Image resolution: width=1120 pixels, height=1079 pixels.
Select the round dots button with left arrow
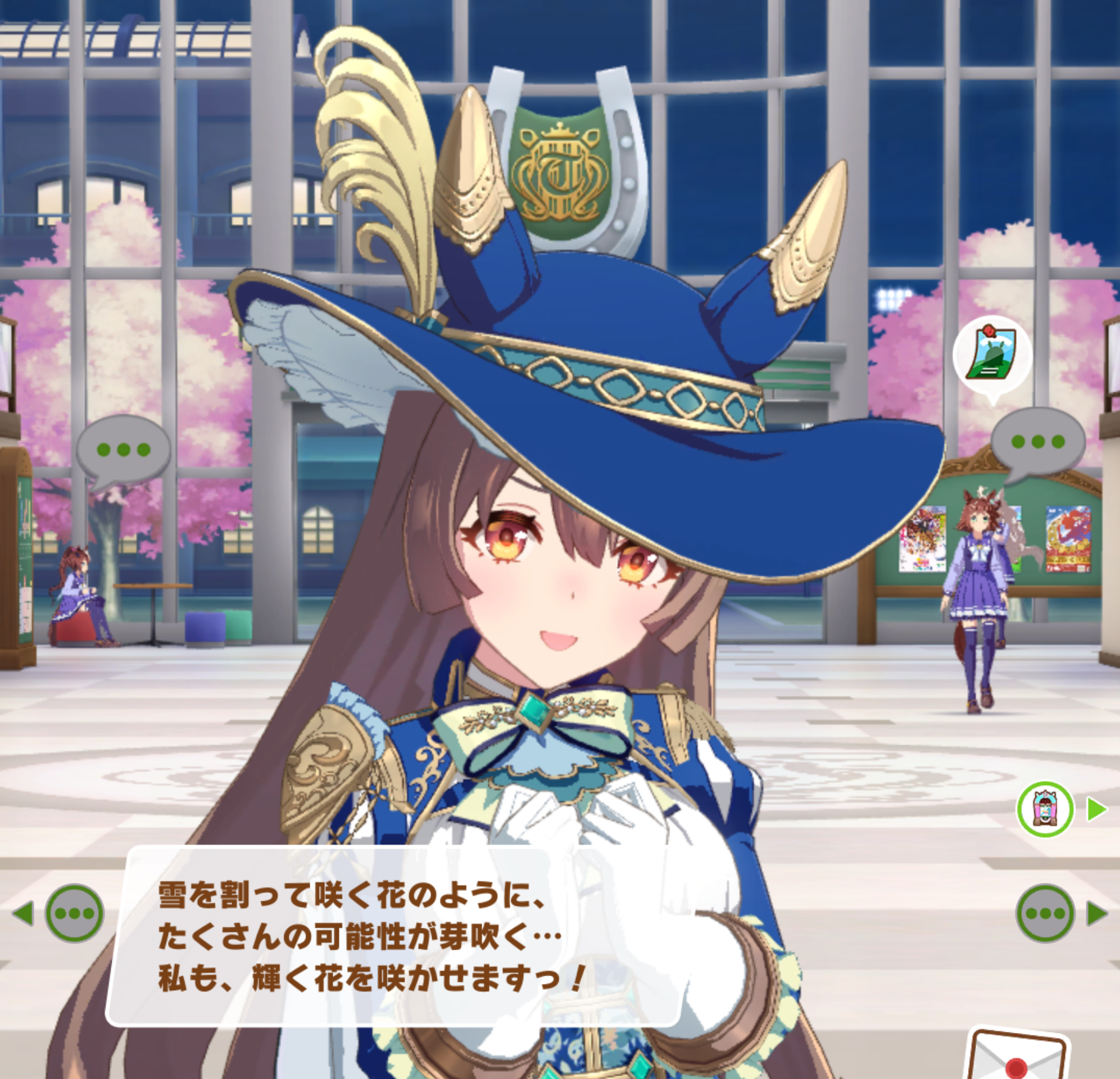(x=74, y=913)
